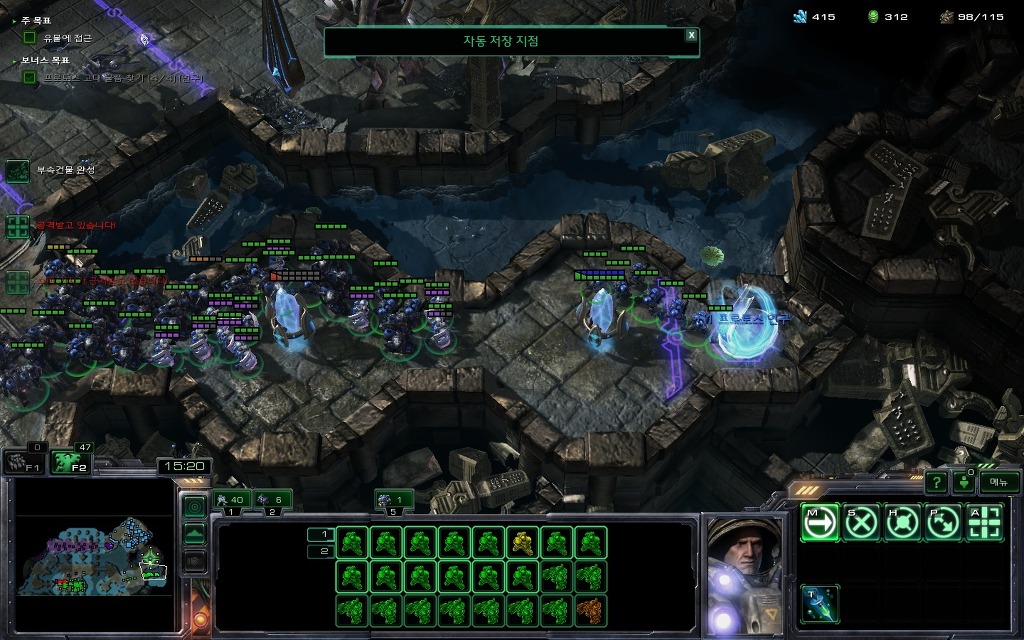Select control group 2 with 6 units

coord(273,500)
